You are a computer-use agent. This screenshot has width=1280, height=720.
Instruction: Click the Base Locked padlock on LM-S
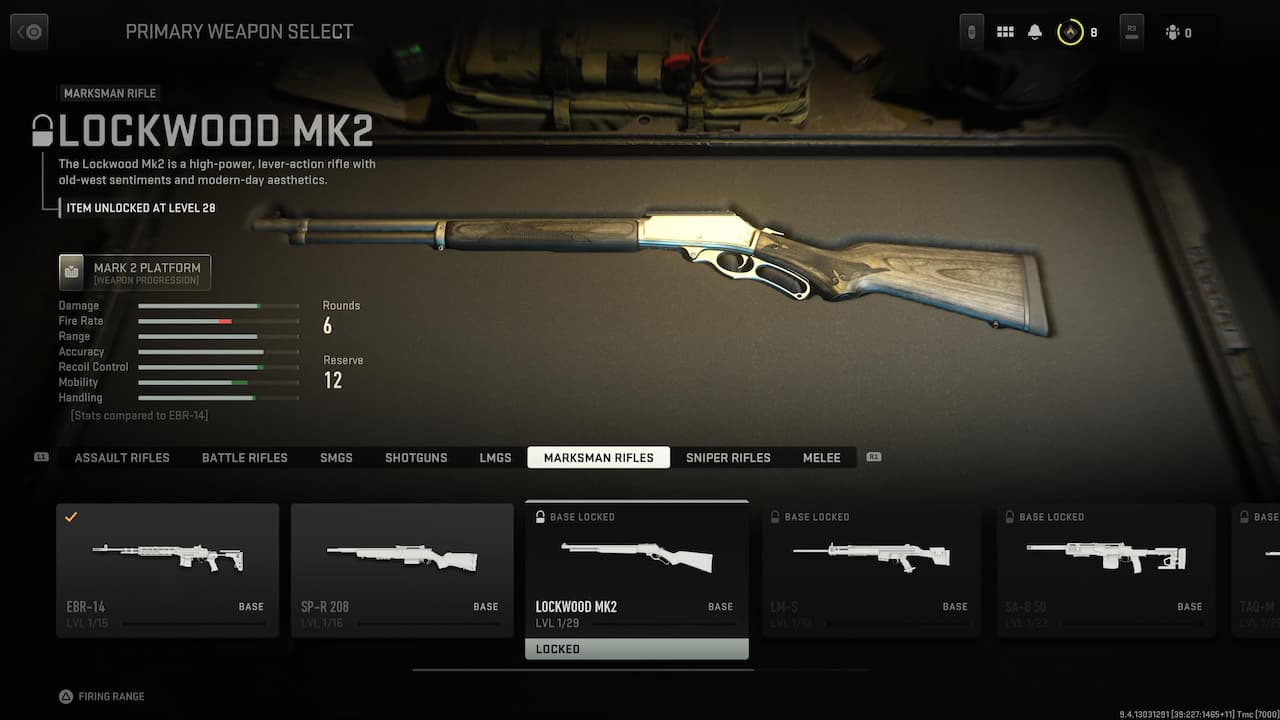[775, 517]
